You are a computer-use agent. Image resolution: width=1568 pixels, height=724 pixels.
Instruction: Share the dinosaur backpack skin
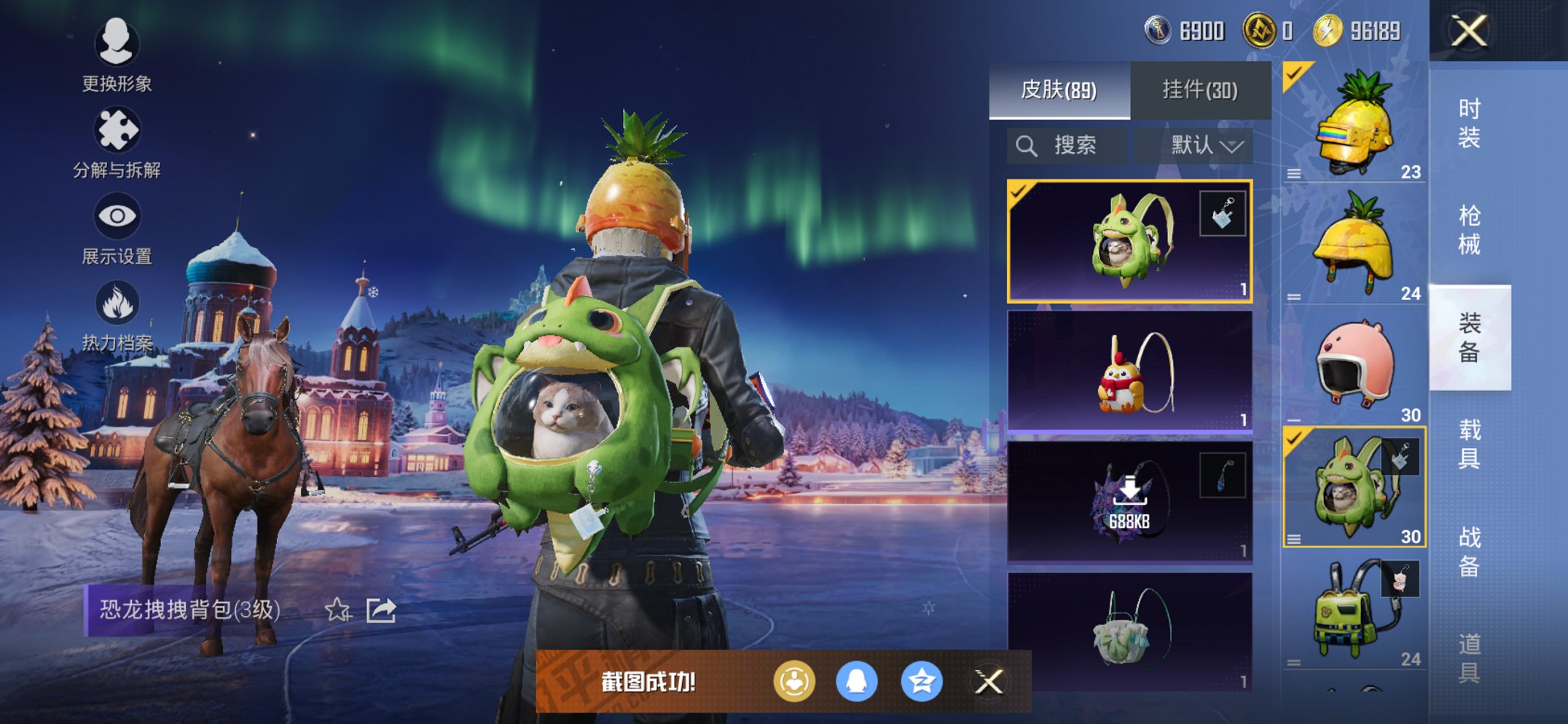coord(380,610)
